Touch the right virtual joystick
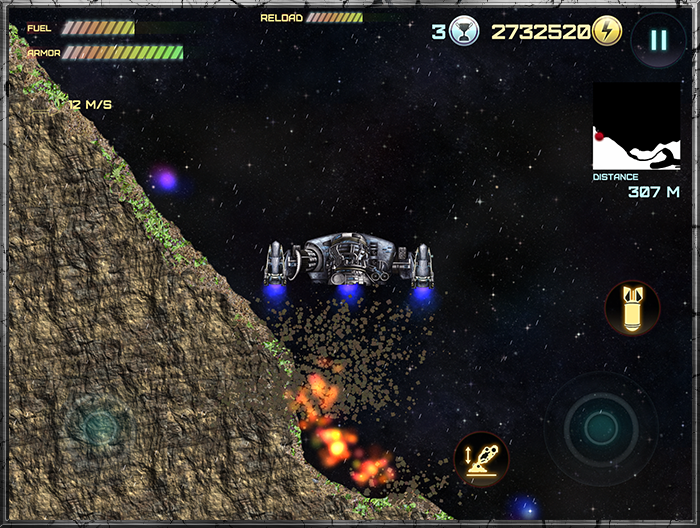The width and height of the screenshot is (700, 528). pos(600,429)
